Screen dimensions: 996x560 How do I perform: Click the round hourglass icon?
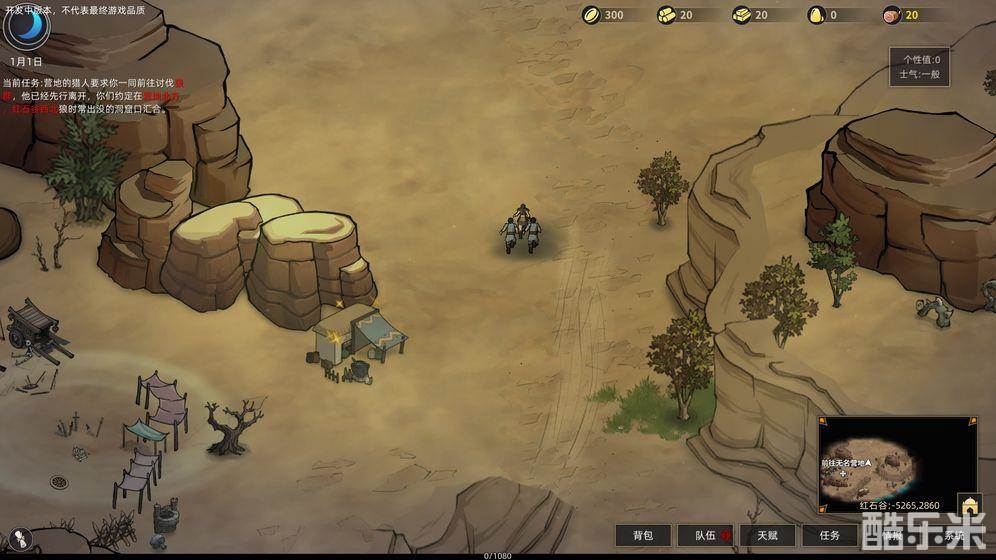(22, 540)
